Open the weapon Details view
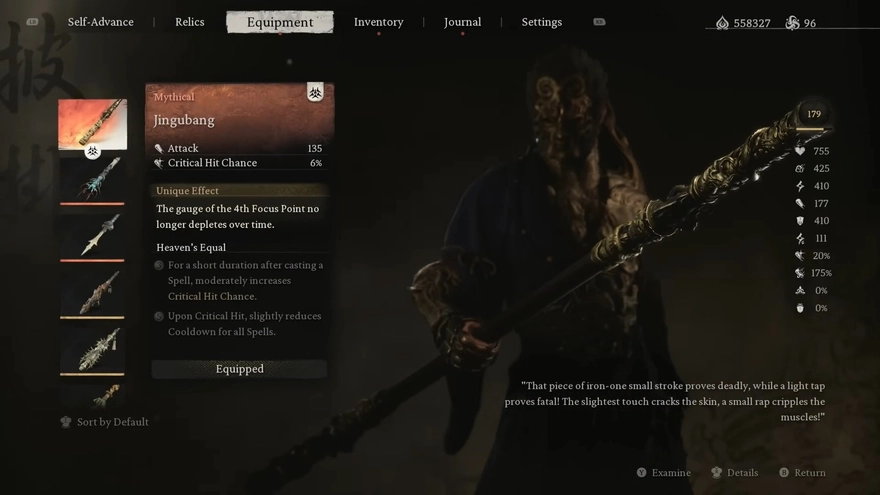This screenshot has width=880, height=495. (x=742, y=473)
